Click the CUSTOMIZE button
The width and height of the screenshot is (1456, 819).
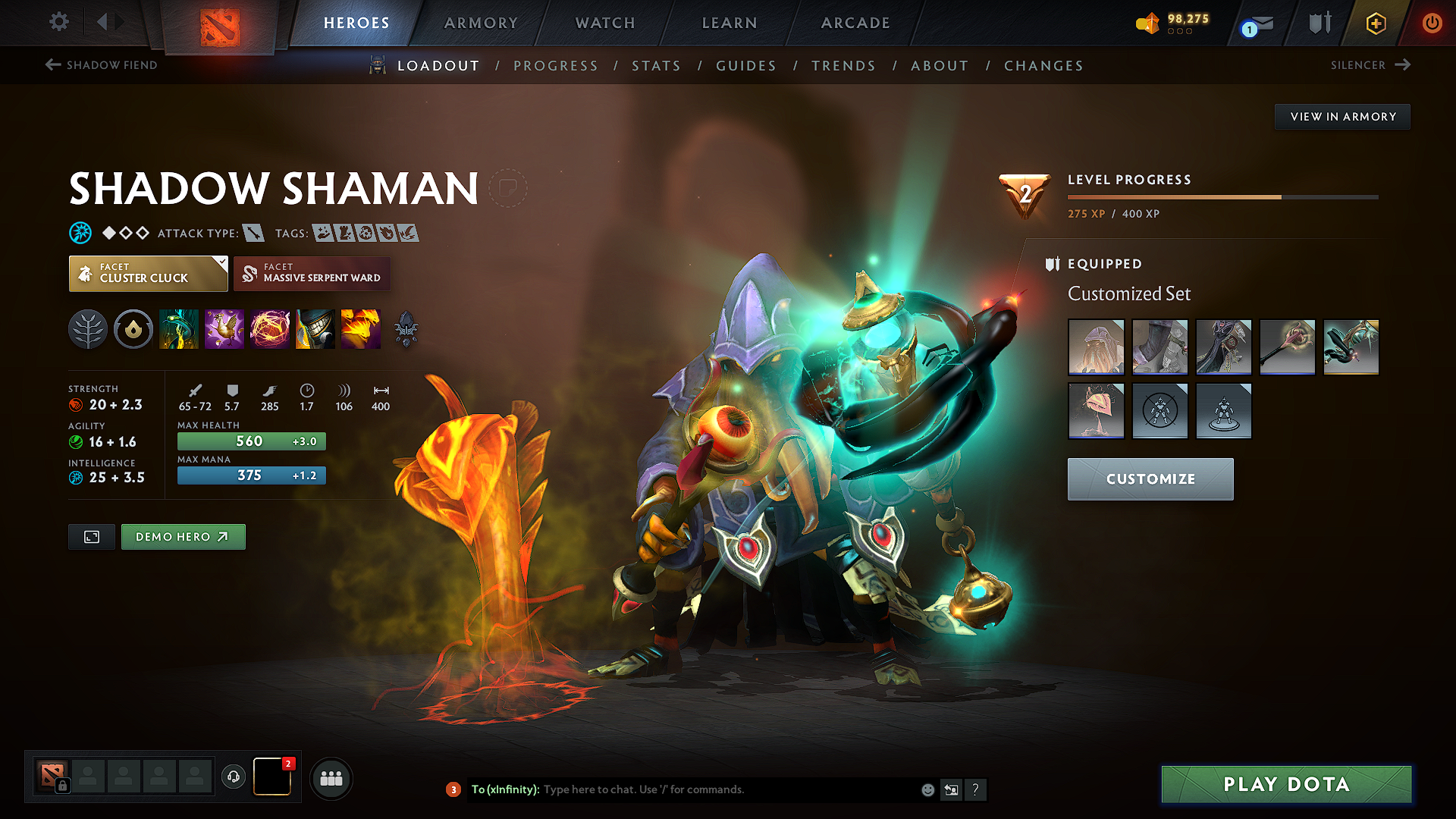click(x=1150, y=479)
